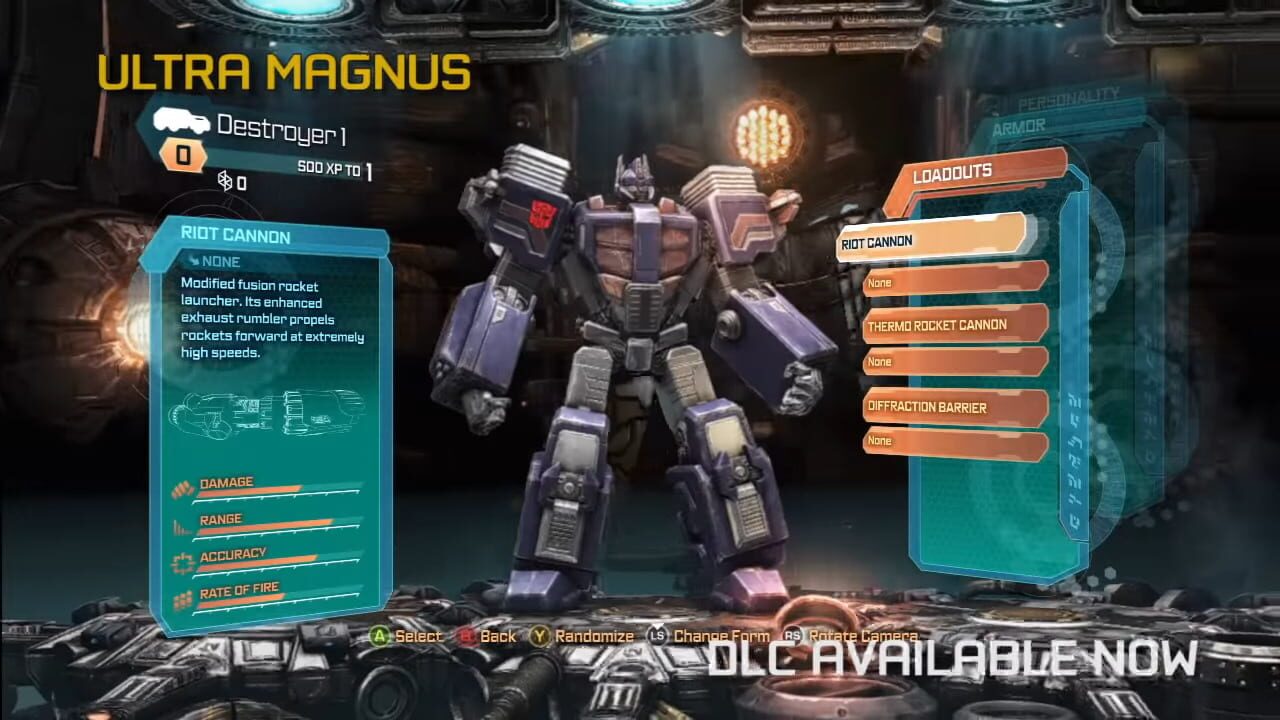
Task: Click the shard currency icon below the level badge
Action: tap(225, 182)
